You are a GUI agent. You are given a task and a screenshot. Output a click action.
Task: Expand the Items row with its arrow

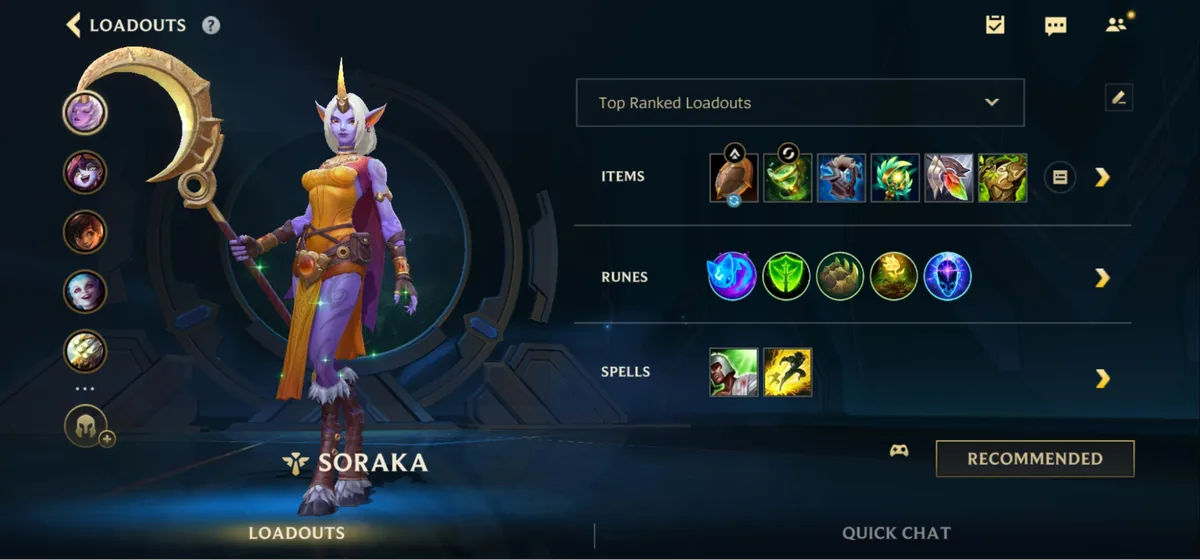coord(1102,177)
